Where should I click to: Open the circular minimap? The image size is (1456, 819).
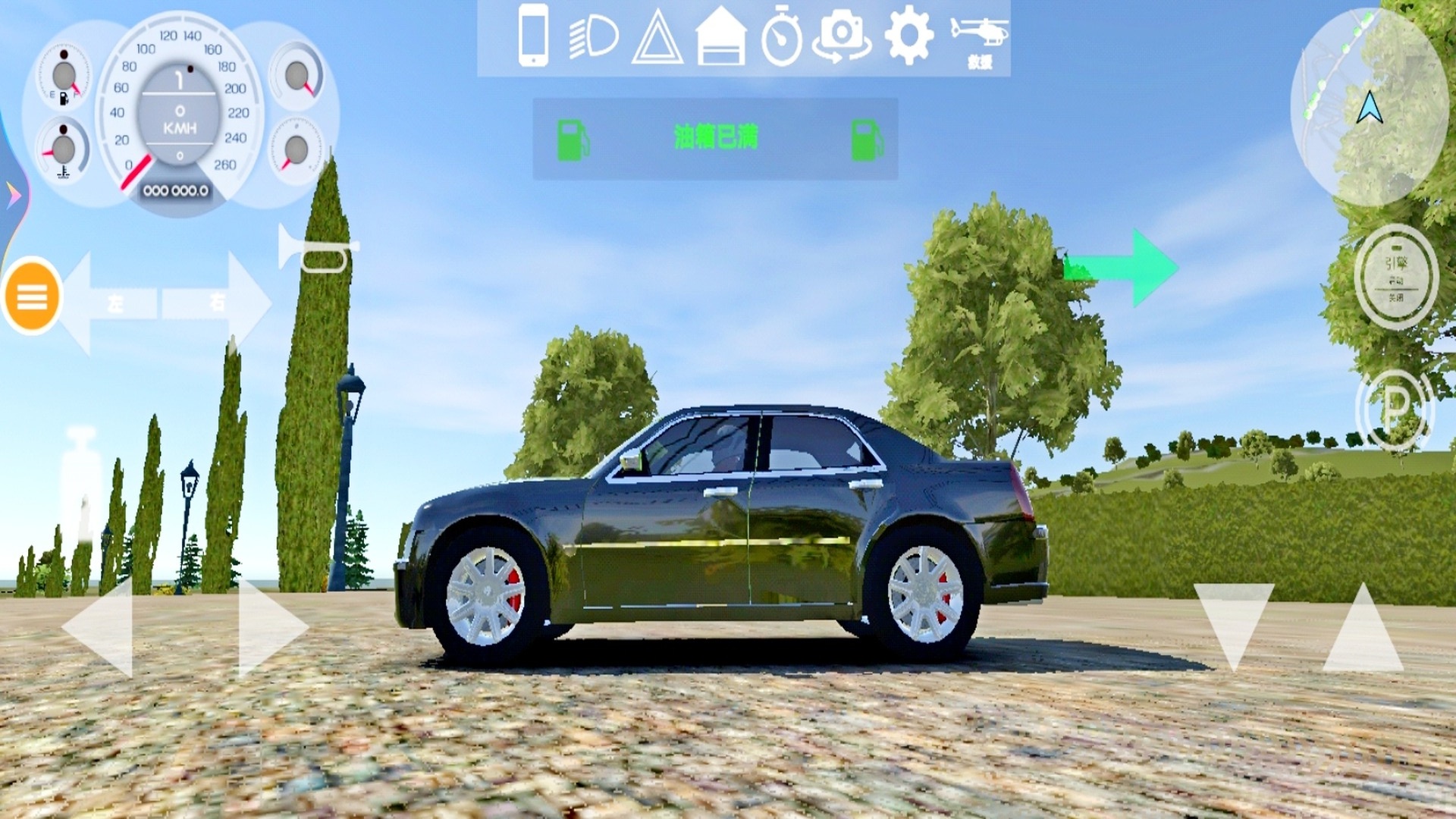[x=1369, y=106]
